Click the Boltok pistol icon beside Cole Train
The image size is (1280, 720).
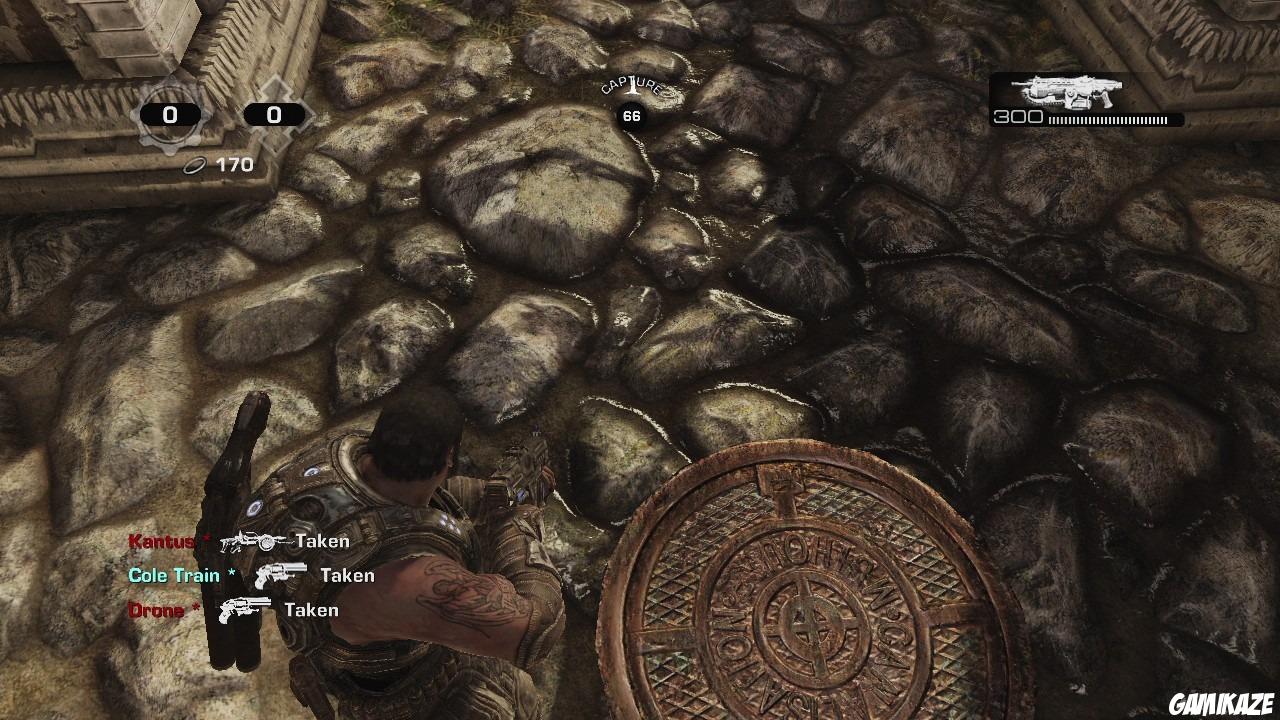[283, 575]
